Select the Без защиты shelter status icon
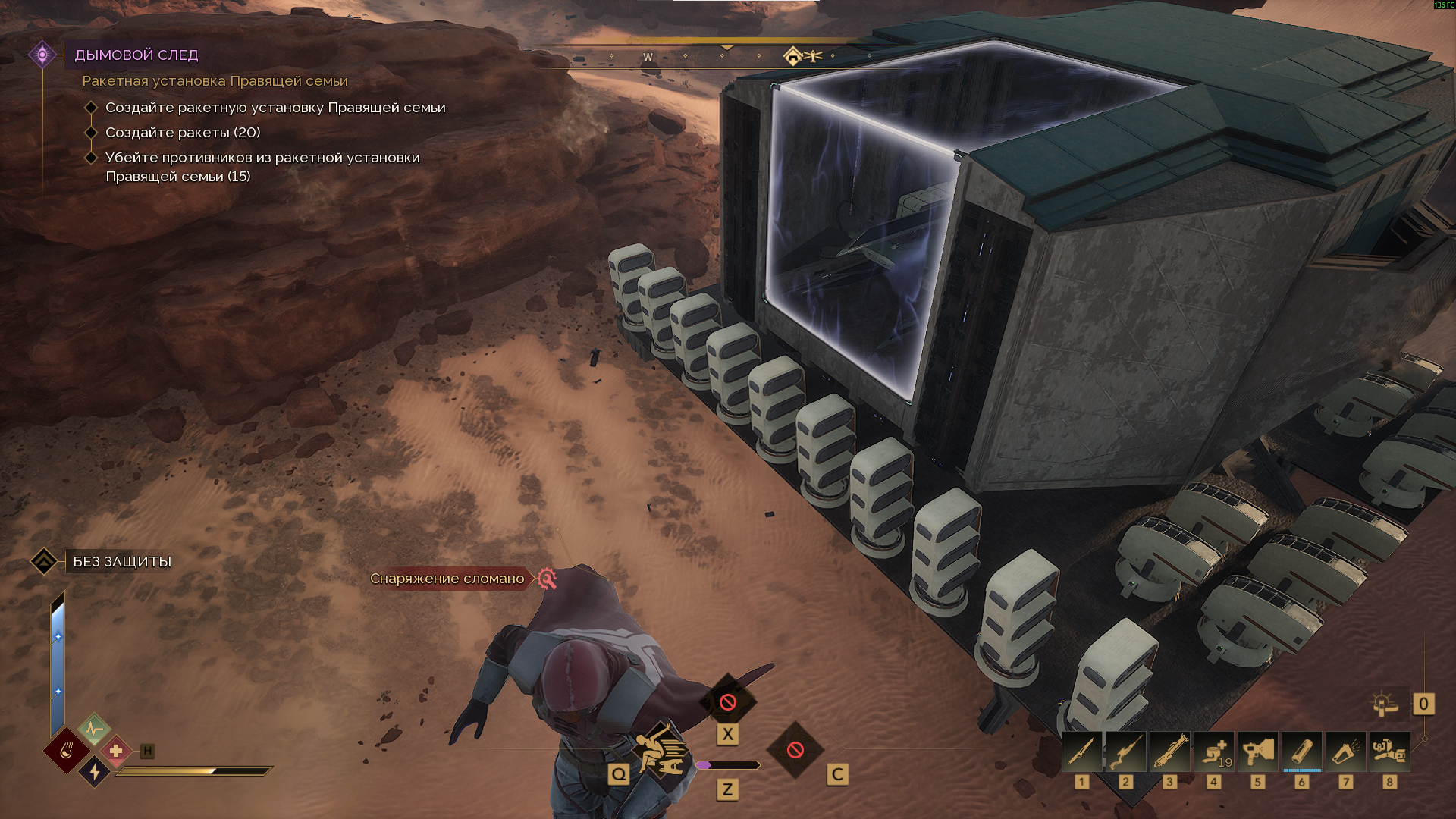 coord(44,561)
